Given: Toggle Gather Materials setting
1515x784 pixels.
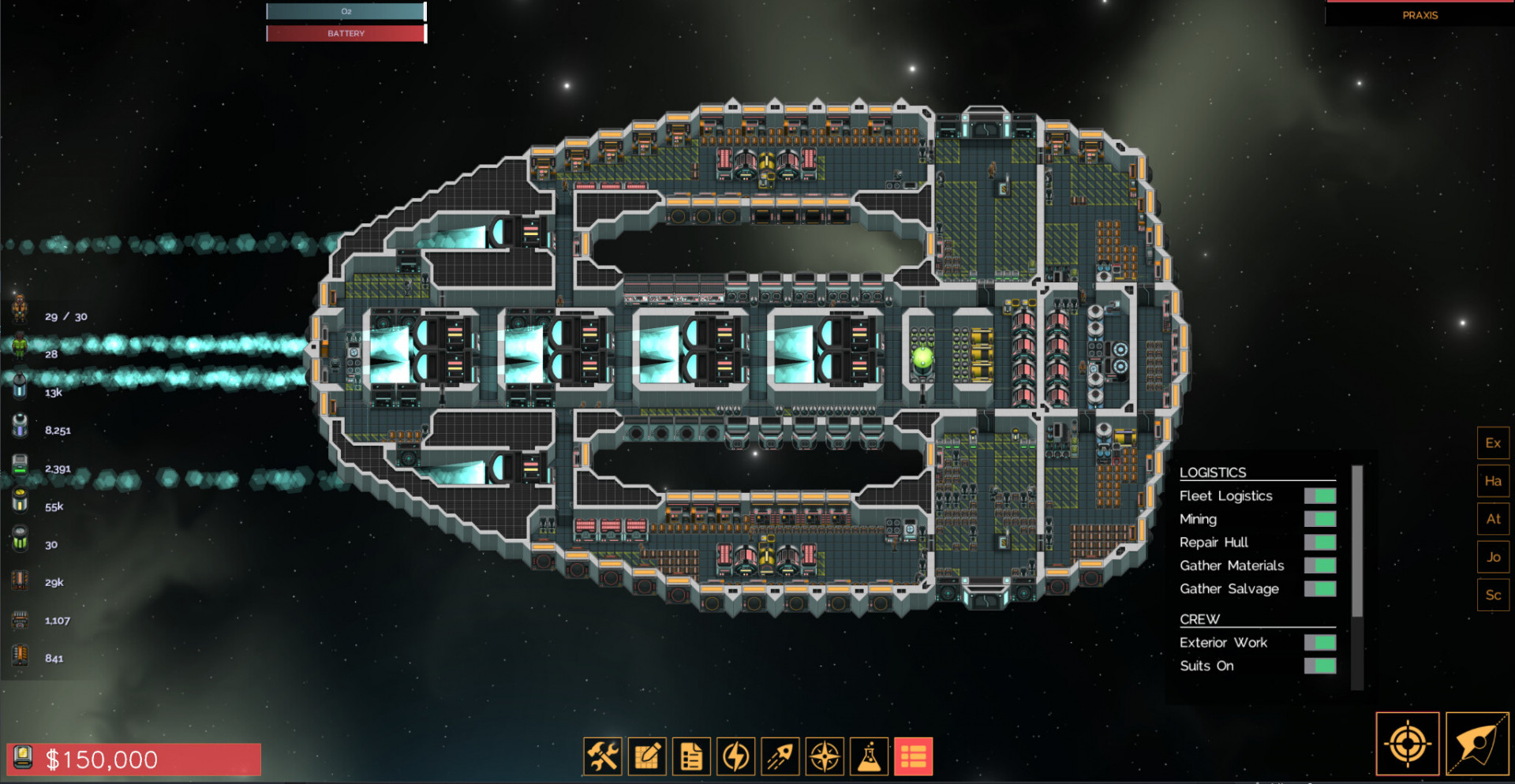Looking at the screenshot, I should click(x=1319, y=566).
